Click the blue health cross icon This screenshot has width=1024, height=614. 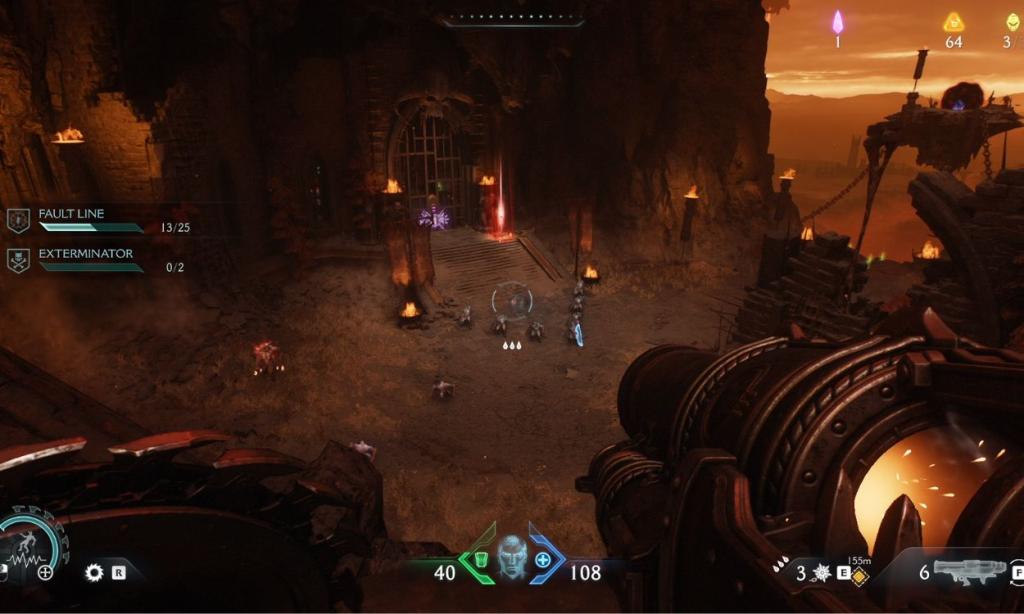pos(543,560)
